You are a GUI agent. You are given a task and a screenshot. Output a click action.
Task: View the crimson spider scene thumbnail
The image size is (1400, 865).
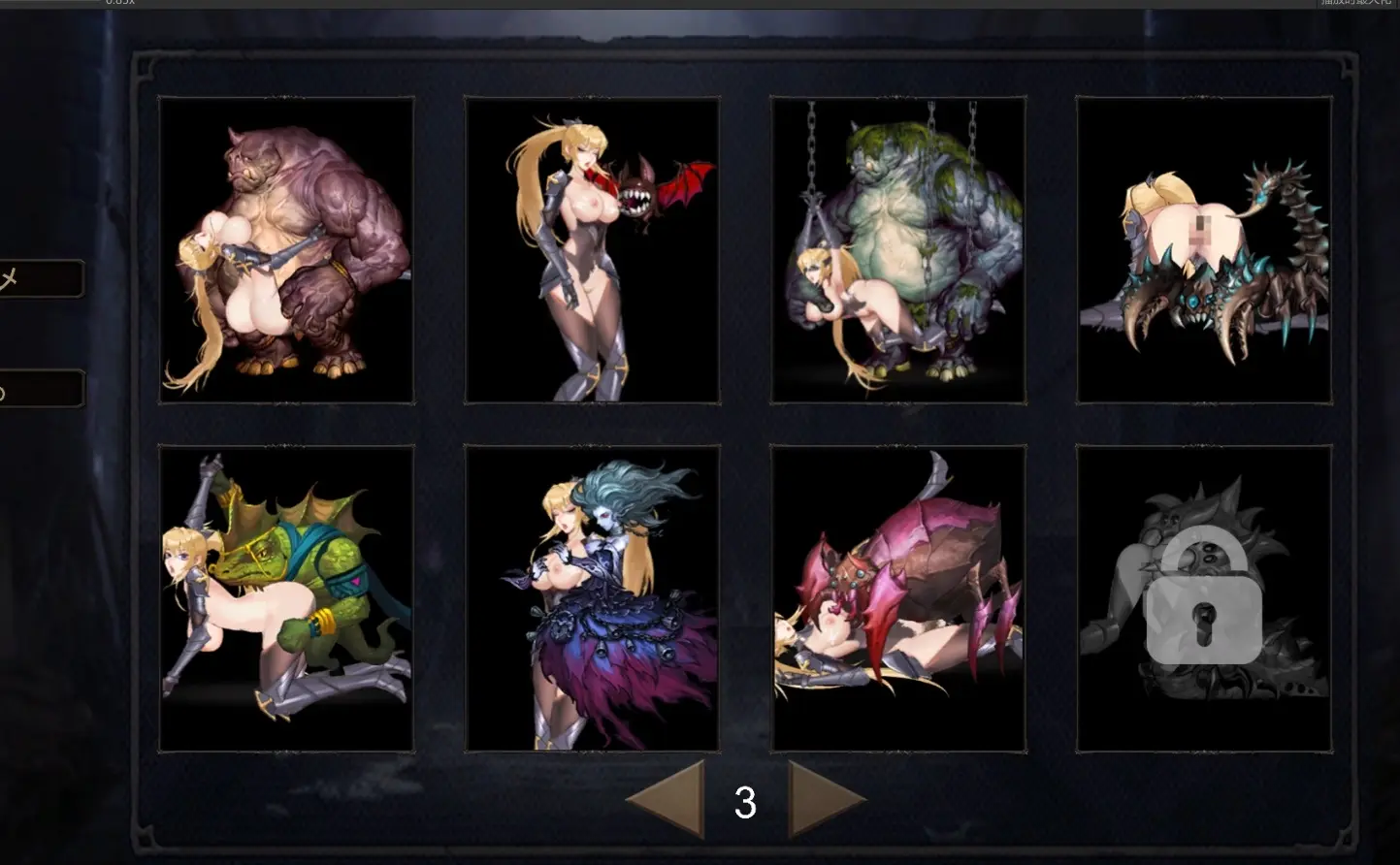(897, 597)
